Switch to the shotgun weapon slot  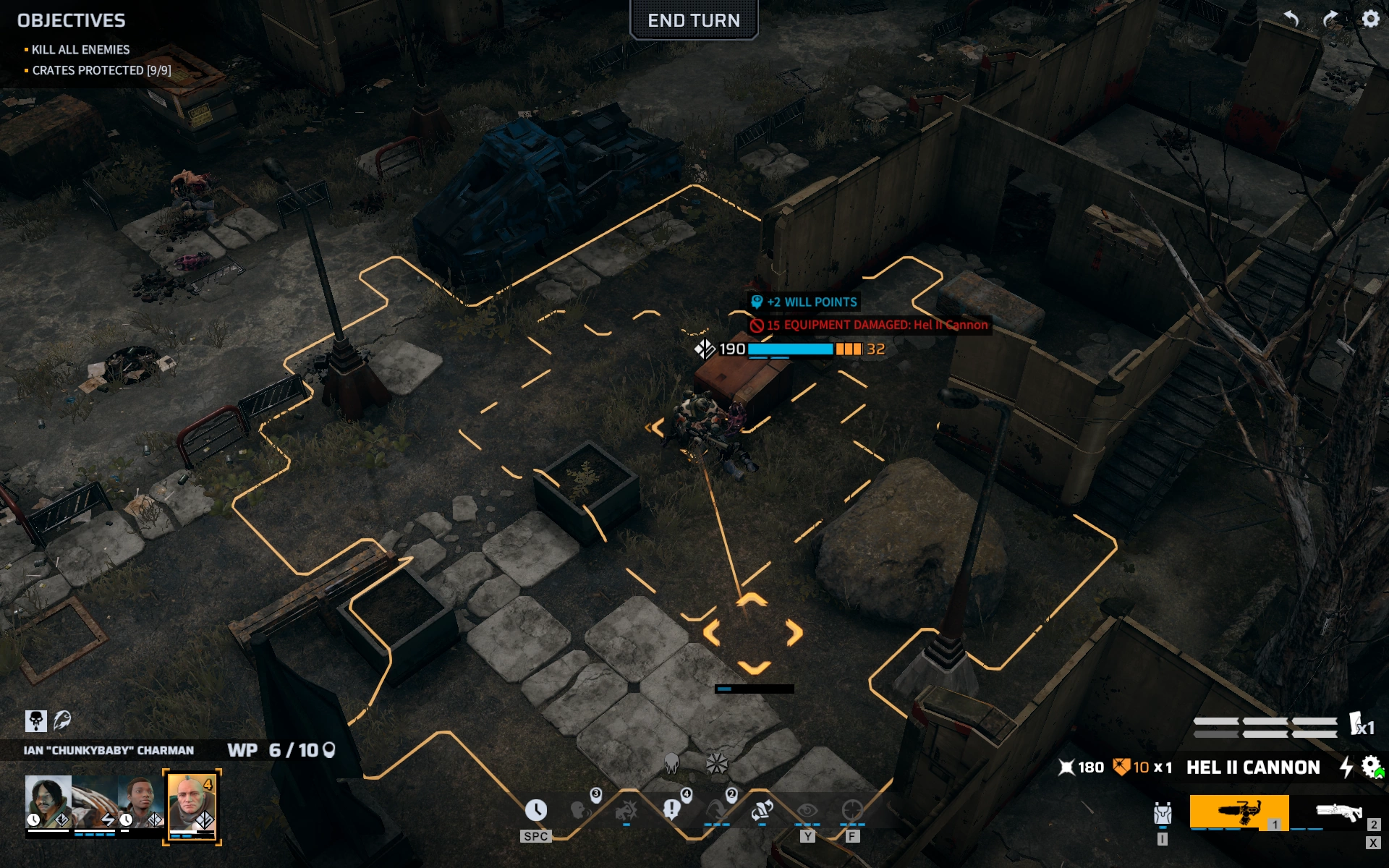(1338, 812)
